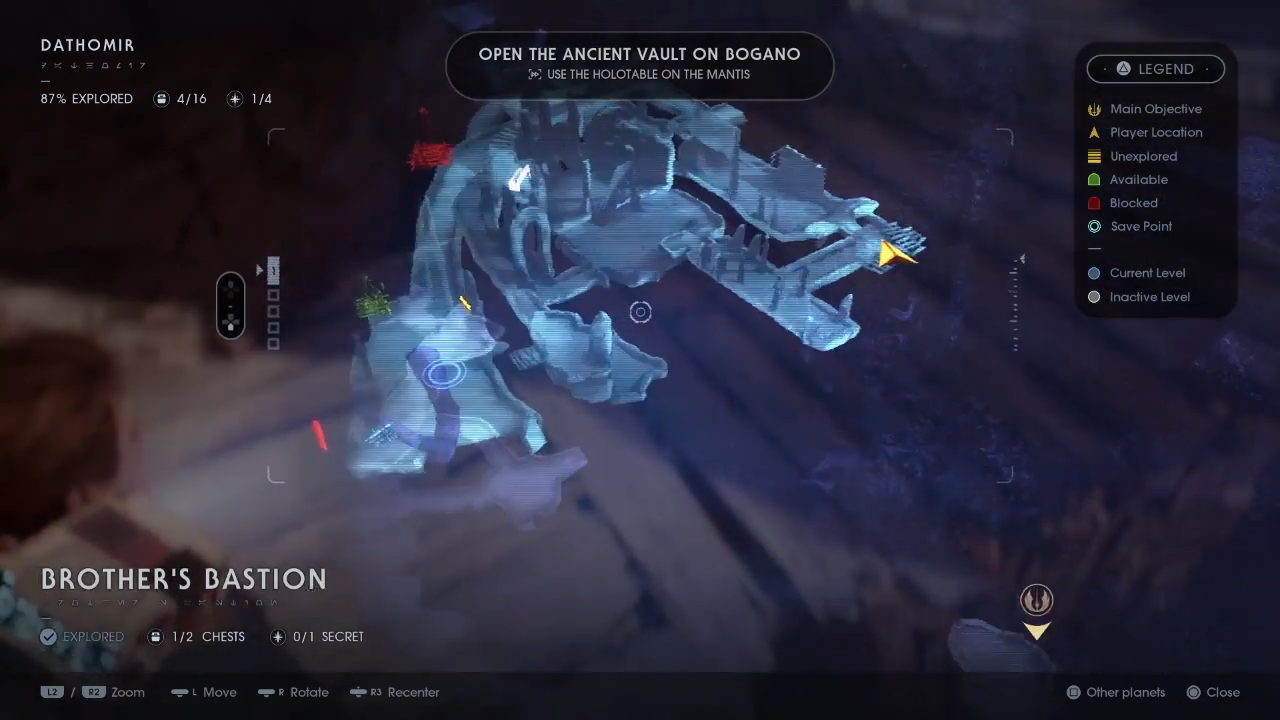The width and height of the screenshot is (1280, 720).
Task: Click the left level-selector arrow beside the elevation bar
Action: pyautogui.click(x=259, y=270)
